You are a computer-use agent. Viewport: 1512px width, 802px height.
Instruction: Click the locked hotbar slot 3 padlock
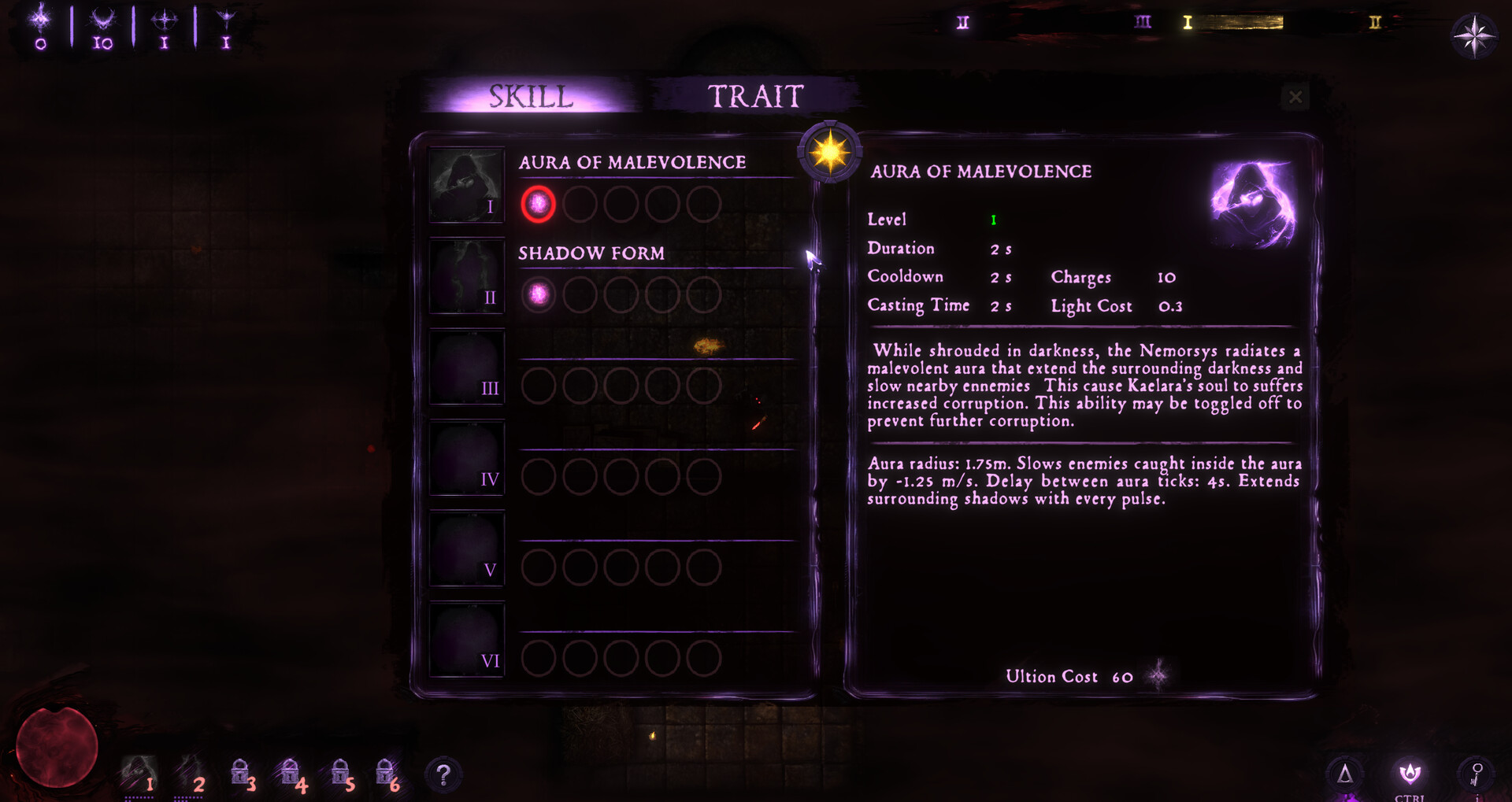click(x=242, y=773)
